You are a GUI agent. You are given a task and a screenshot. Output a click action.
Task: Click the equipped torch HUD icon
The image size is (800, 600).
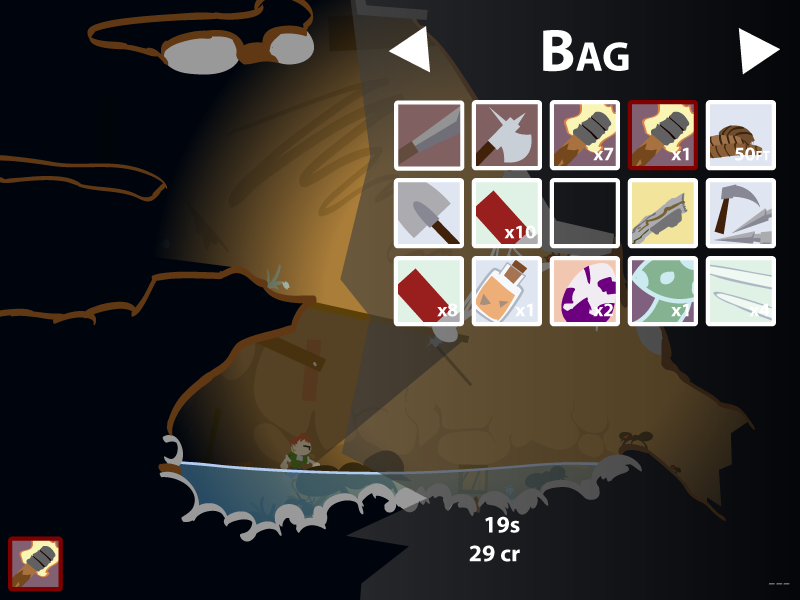36,564
